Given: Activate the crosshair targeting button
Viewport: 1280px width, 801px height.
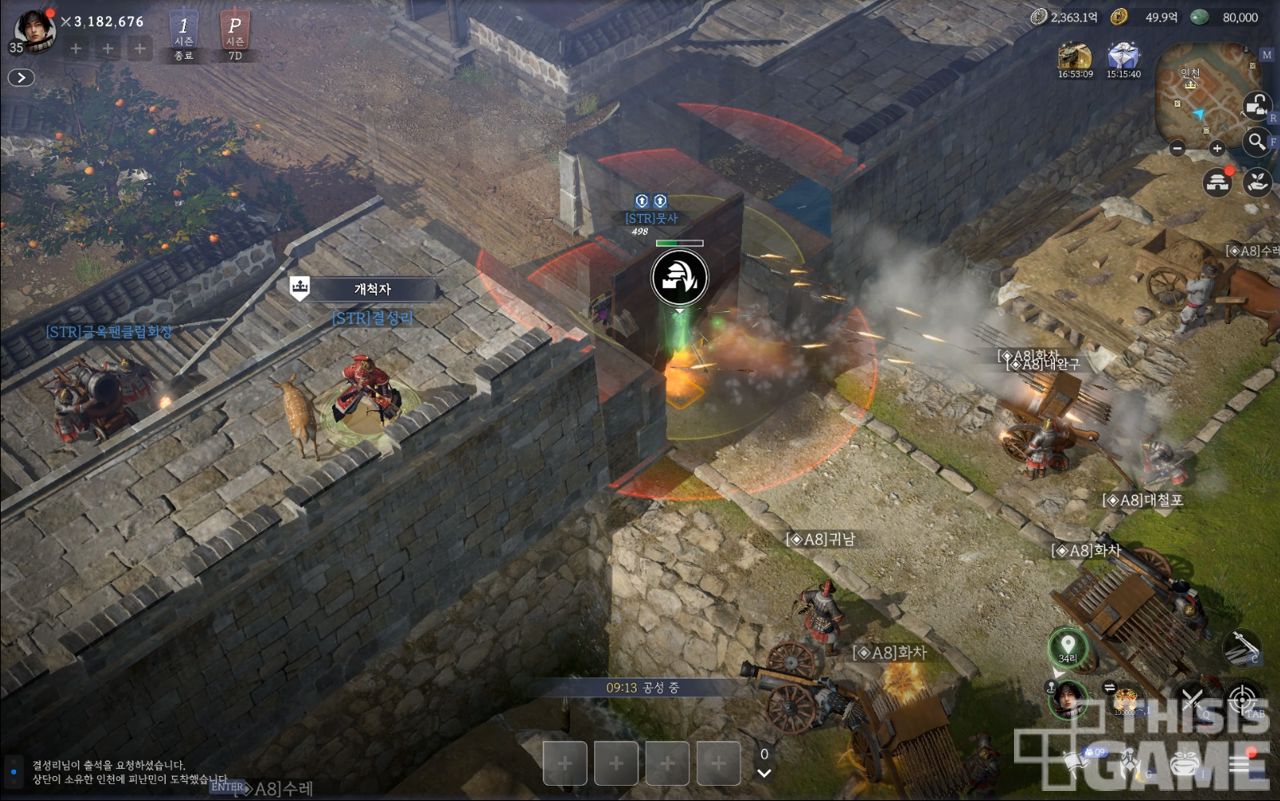Looking at the screenshot, I should 1244,699.
